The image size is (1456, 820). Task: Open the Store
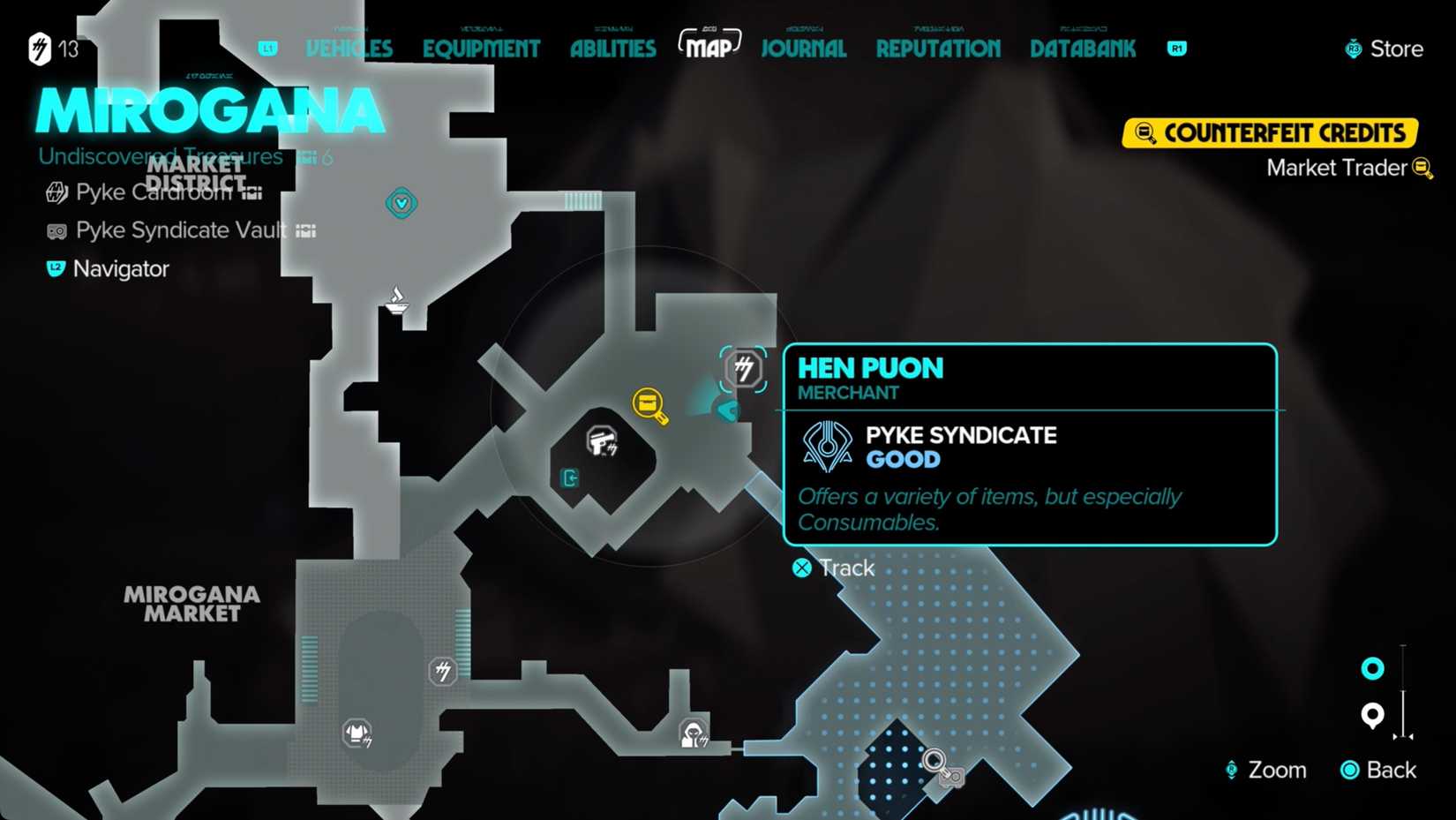[1384, 49]
